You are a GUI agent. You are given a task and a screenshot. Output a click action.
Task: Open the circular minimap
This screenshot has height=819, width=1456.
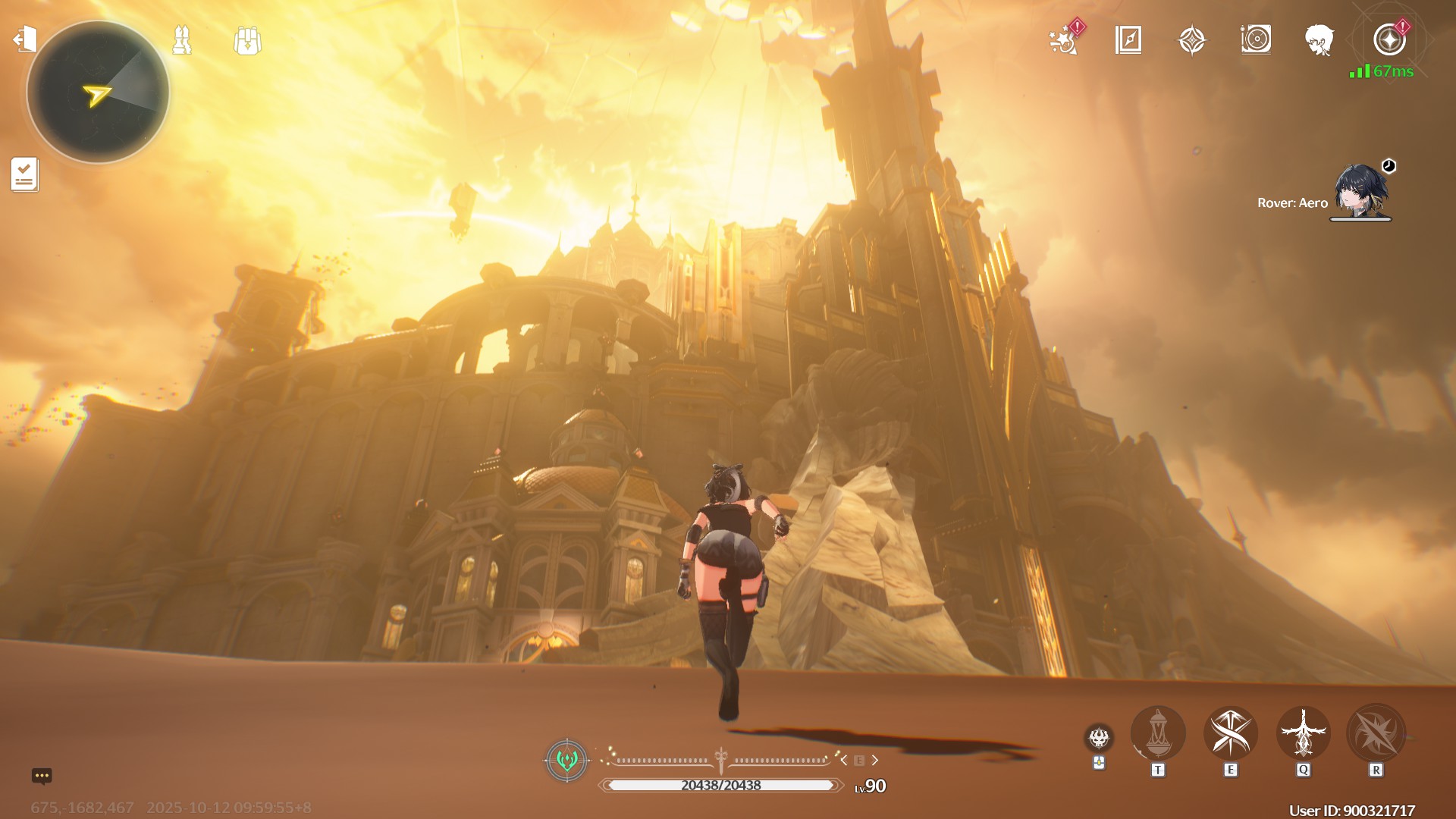click(x=98, y=93)
